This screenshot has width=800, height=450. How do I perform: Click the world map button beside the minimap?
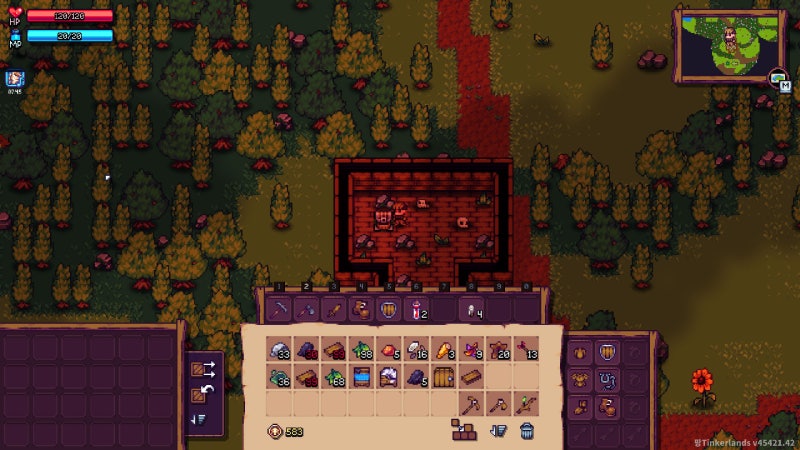tap(777, 78)
